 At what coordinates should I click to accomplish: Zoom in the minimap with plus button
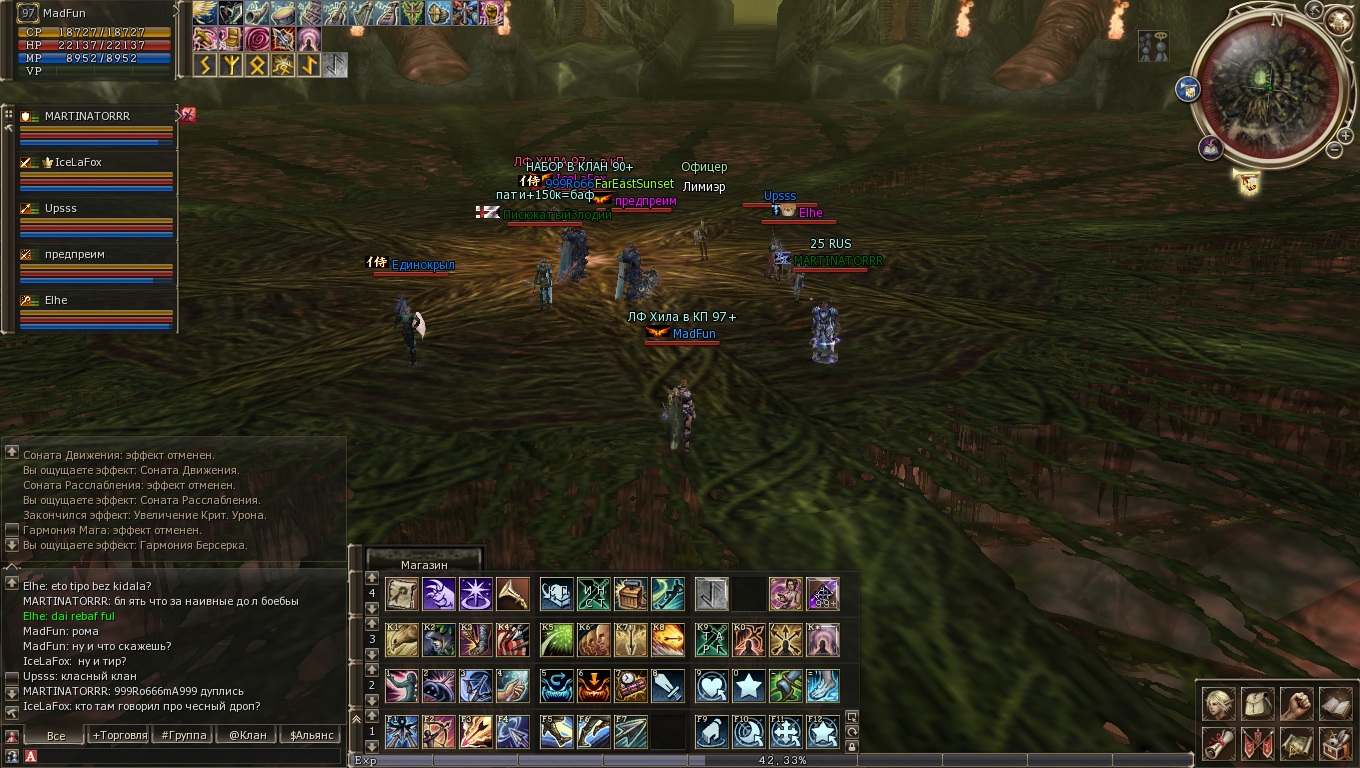point(1346,135)
